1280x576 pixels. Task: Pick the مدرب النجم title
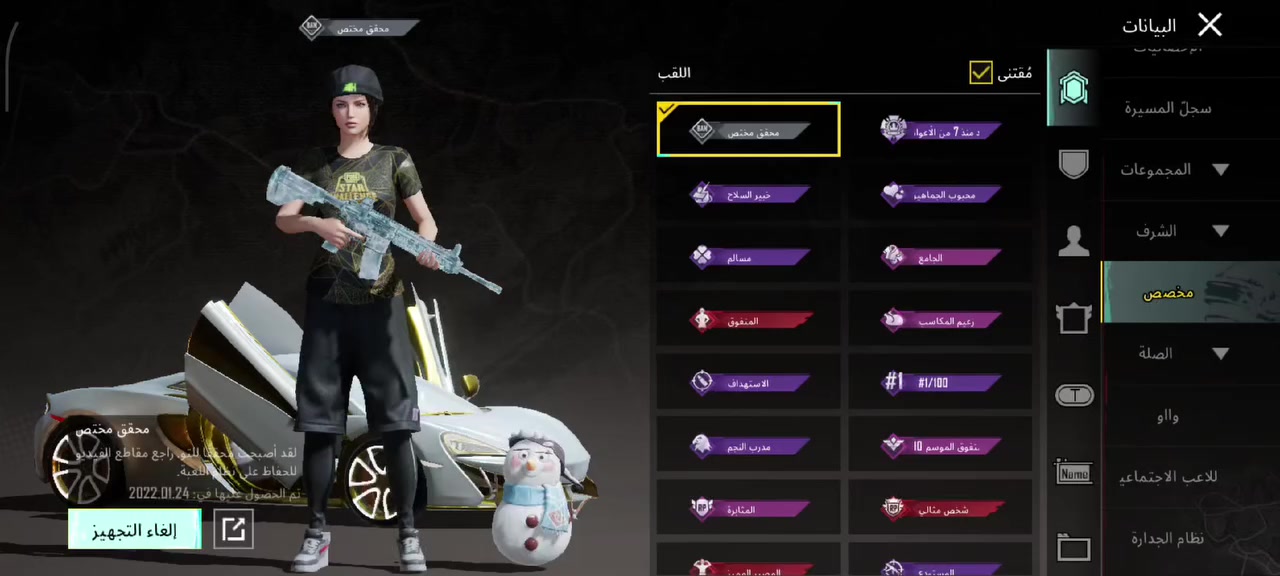point(748,446)
